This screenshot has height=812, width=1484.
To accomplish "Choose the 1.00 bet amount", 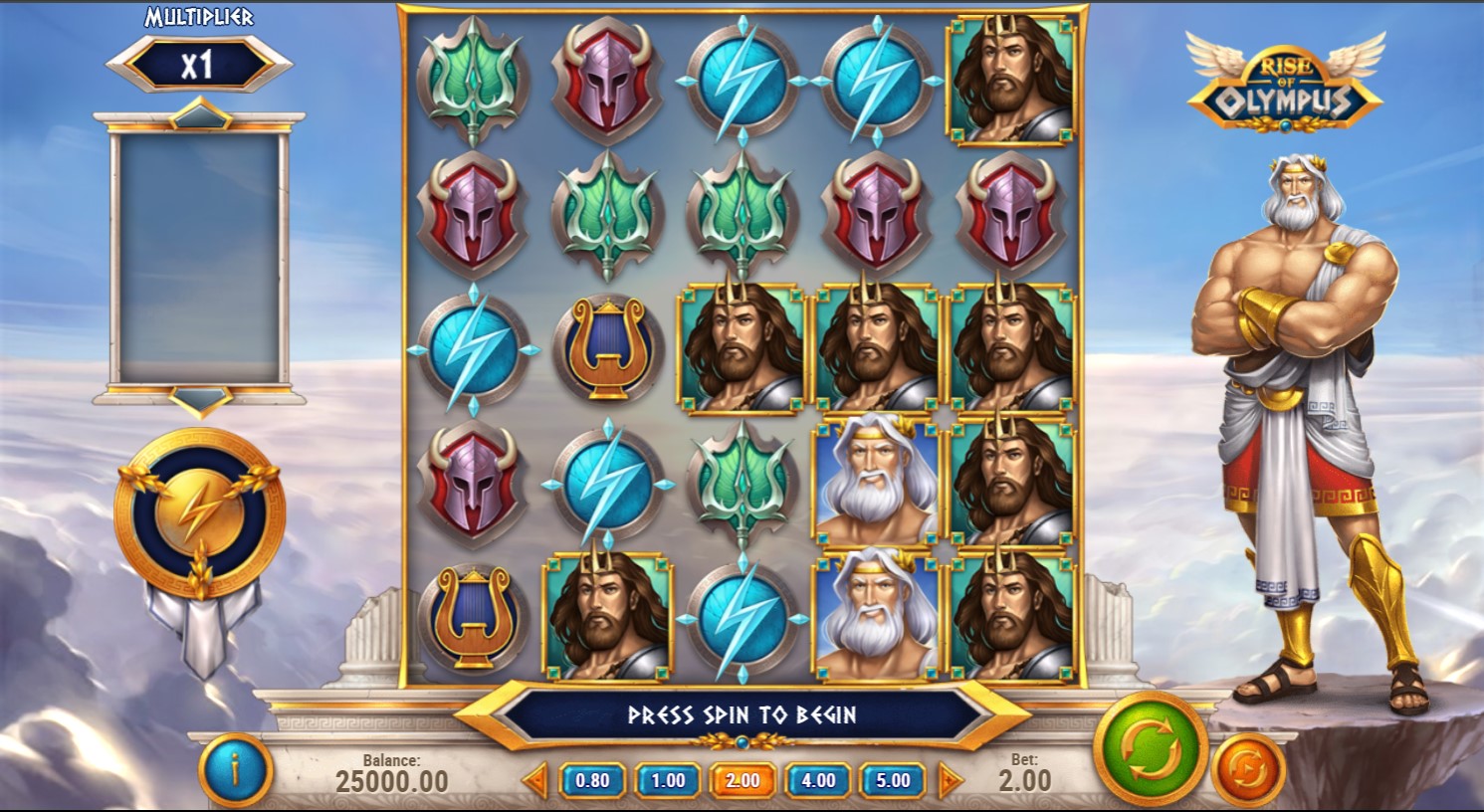I will point(668,781).
